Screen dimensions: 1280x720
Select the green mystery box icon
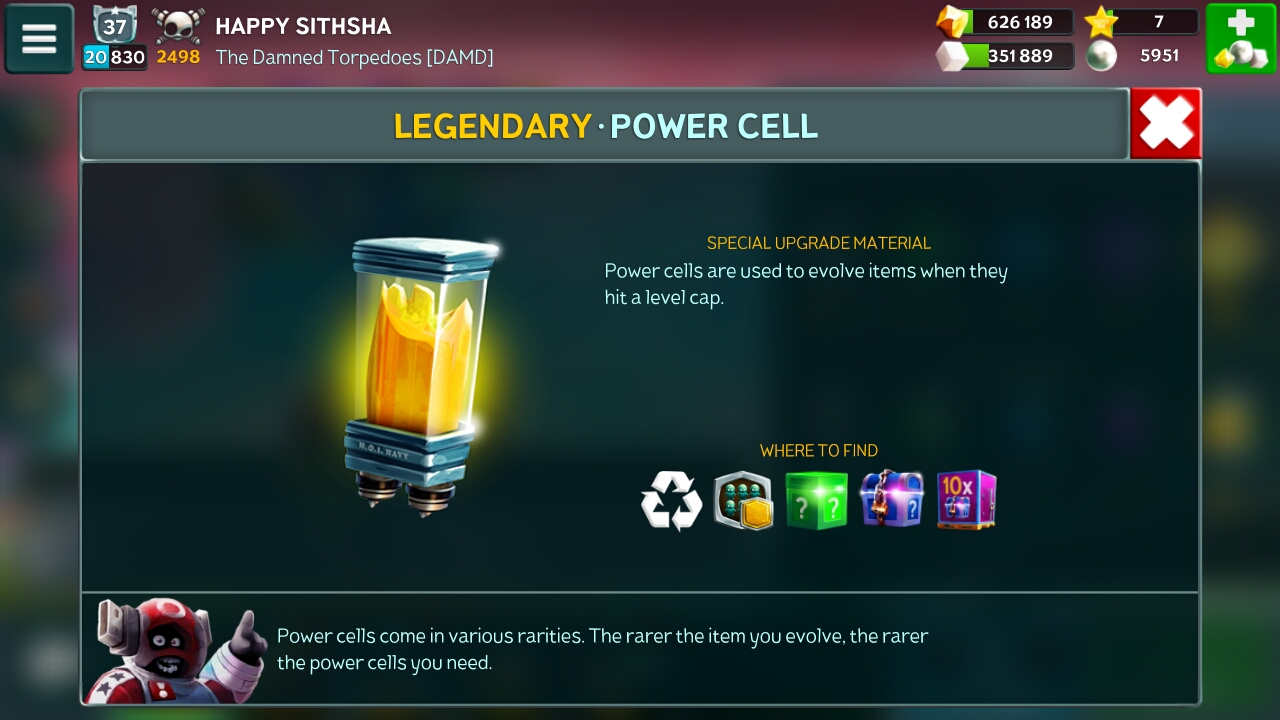coord(816,500)
